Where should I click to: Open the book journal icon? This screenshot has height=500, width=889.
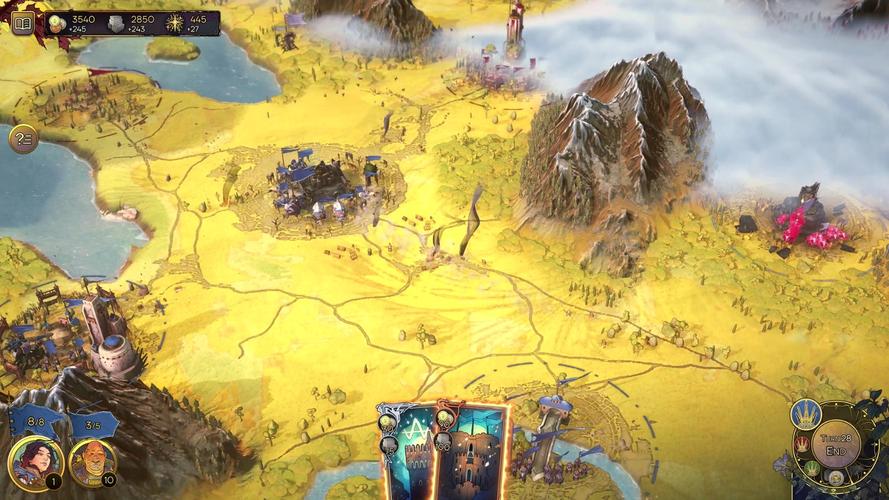tap(22, 23)
